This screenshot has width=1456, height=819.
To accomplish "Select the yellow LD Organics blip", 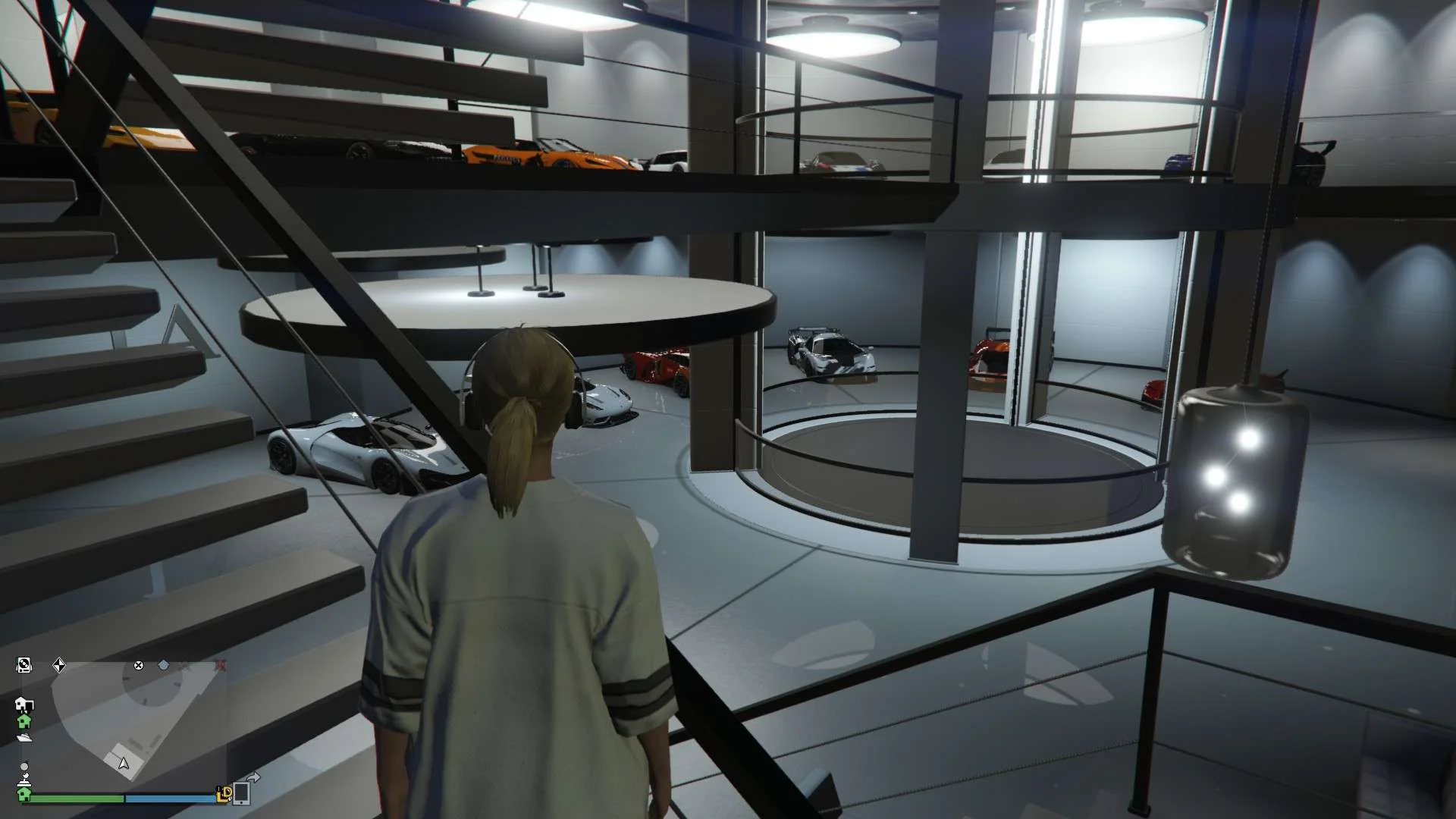I will coord(224,793).
